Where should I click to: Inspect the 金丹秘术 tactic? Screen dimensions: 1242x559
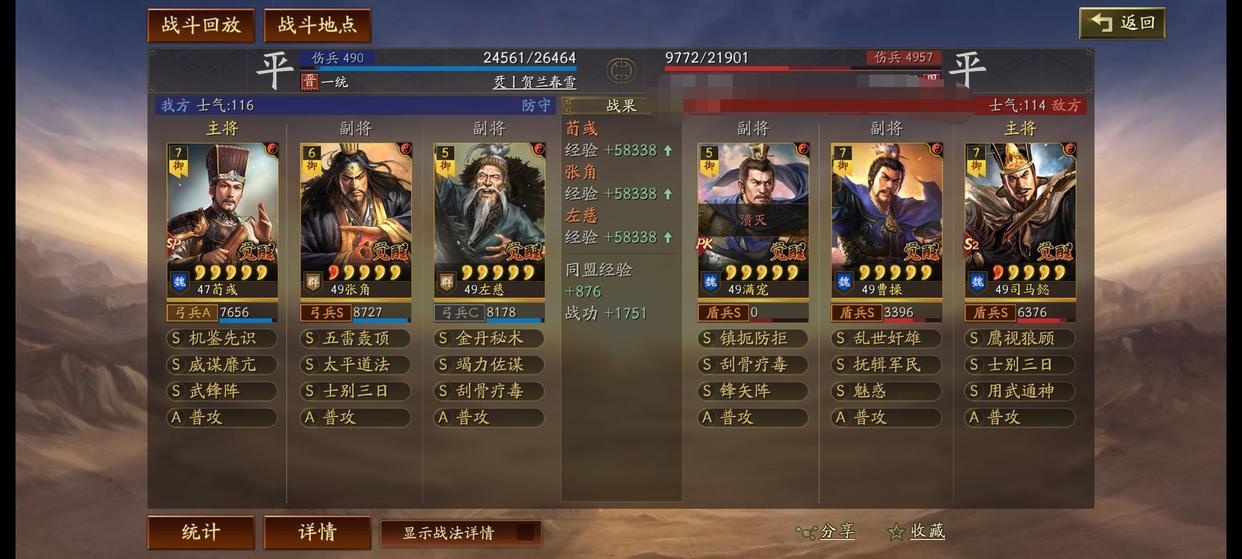[488, 339]
